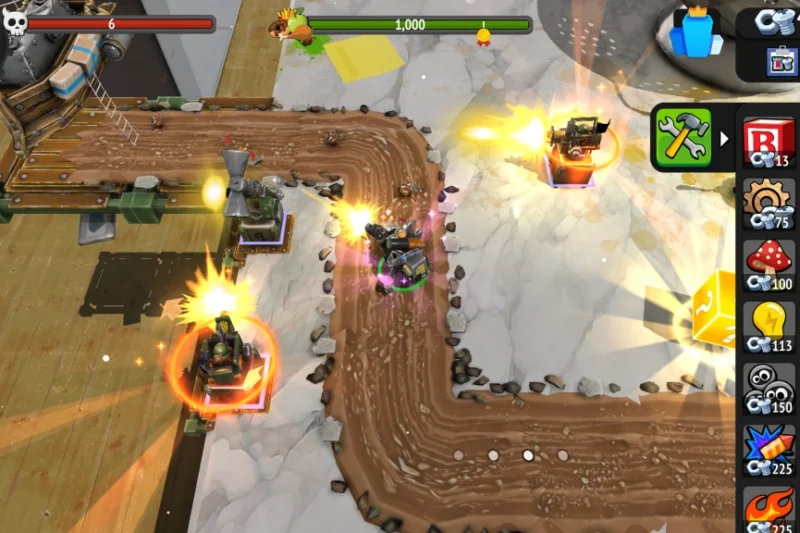
Task: Select the firework rocket tower costing 225
Action: click(x=768, y=450)
